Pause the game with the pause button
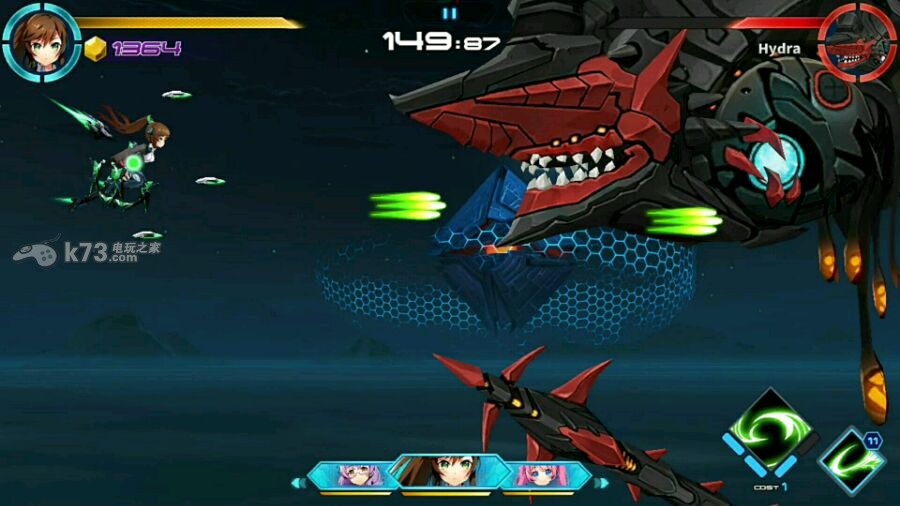Viewport: 900px width, 506px height. 449,13
